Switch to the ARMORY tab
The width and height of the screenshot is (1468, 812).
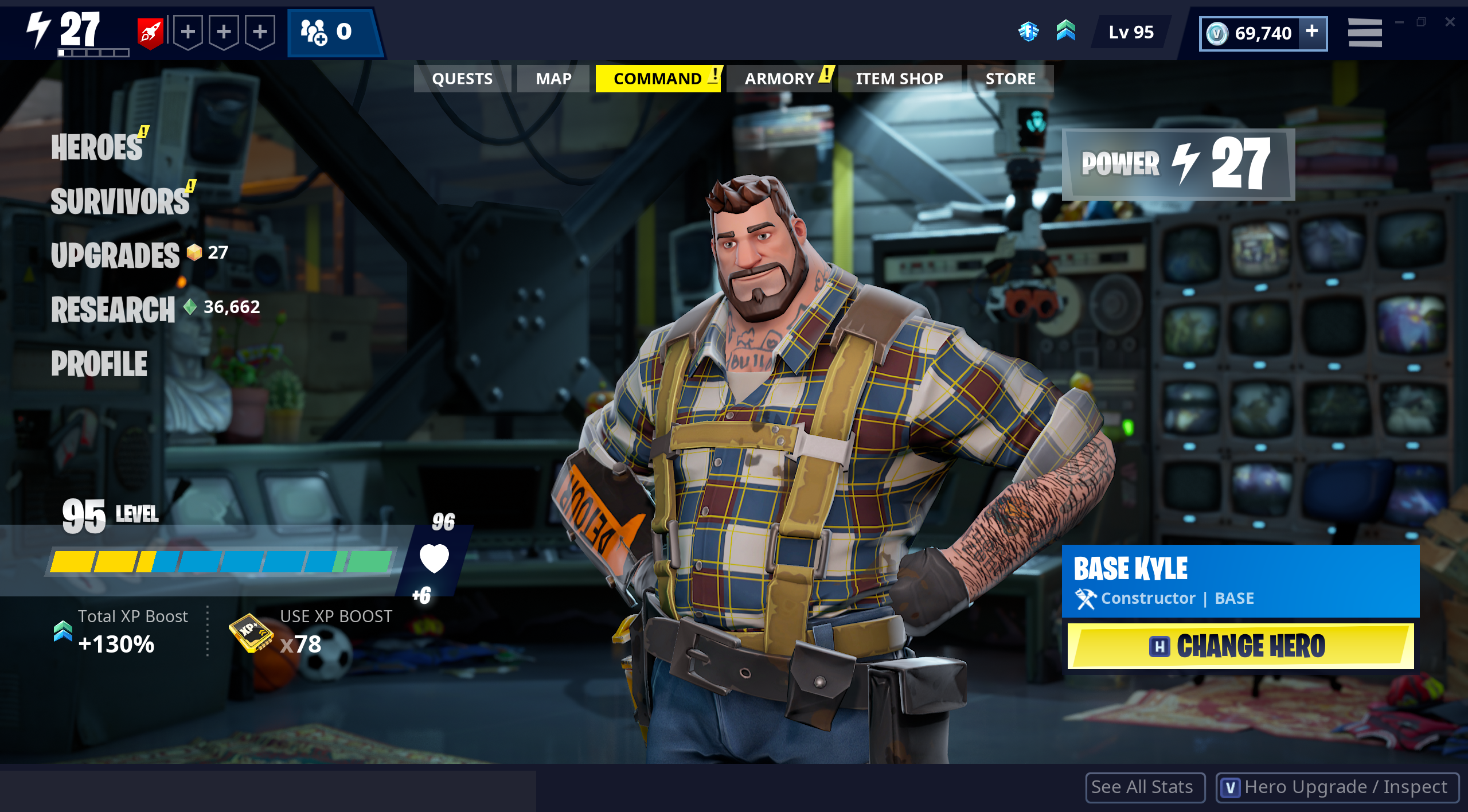pos(781,78)
